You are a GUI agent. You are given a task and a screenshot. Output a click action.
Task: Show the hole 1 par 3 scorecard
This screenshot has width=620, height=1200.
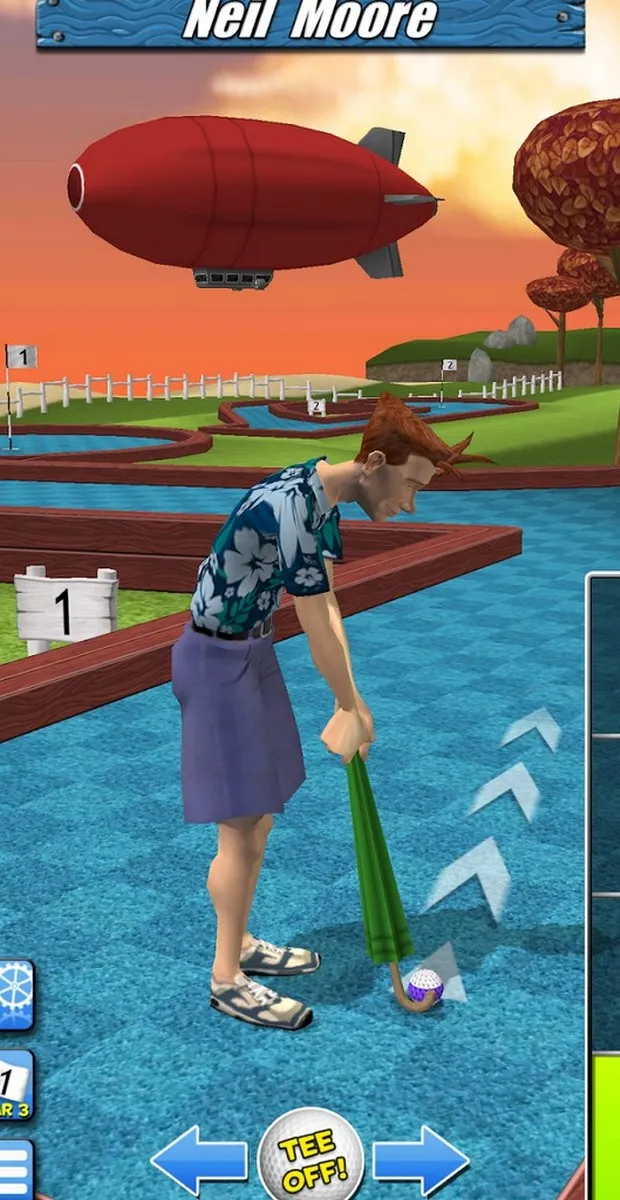coord(15,1086)
